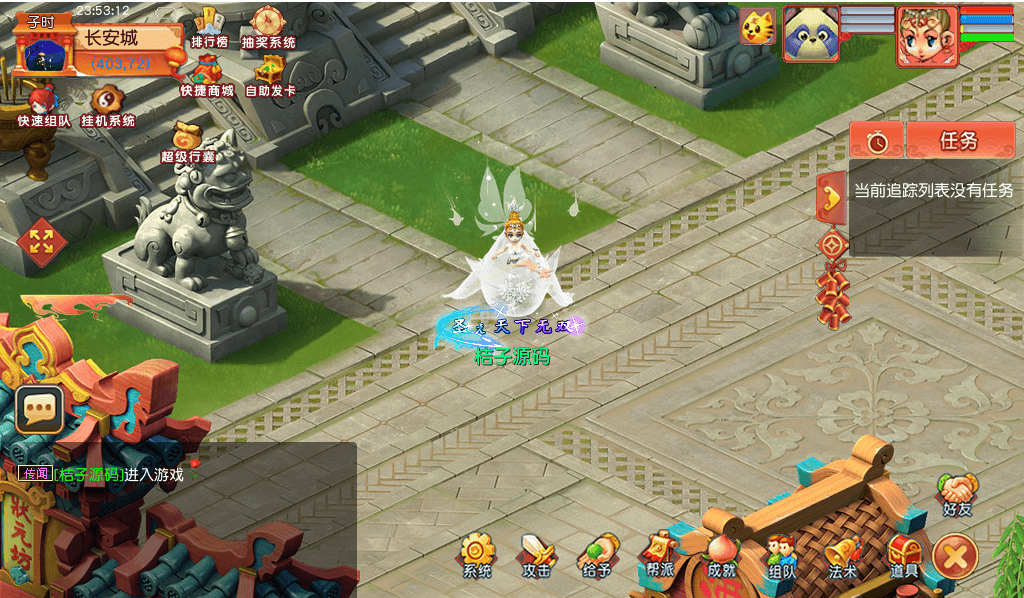
Task: Collapse the quest tracker arrow
Action: tap(831, 197)
